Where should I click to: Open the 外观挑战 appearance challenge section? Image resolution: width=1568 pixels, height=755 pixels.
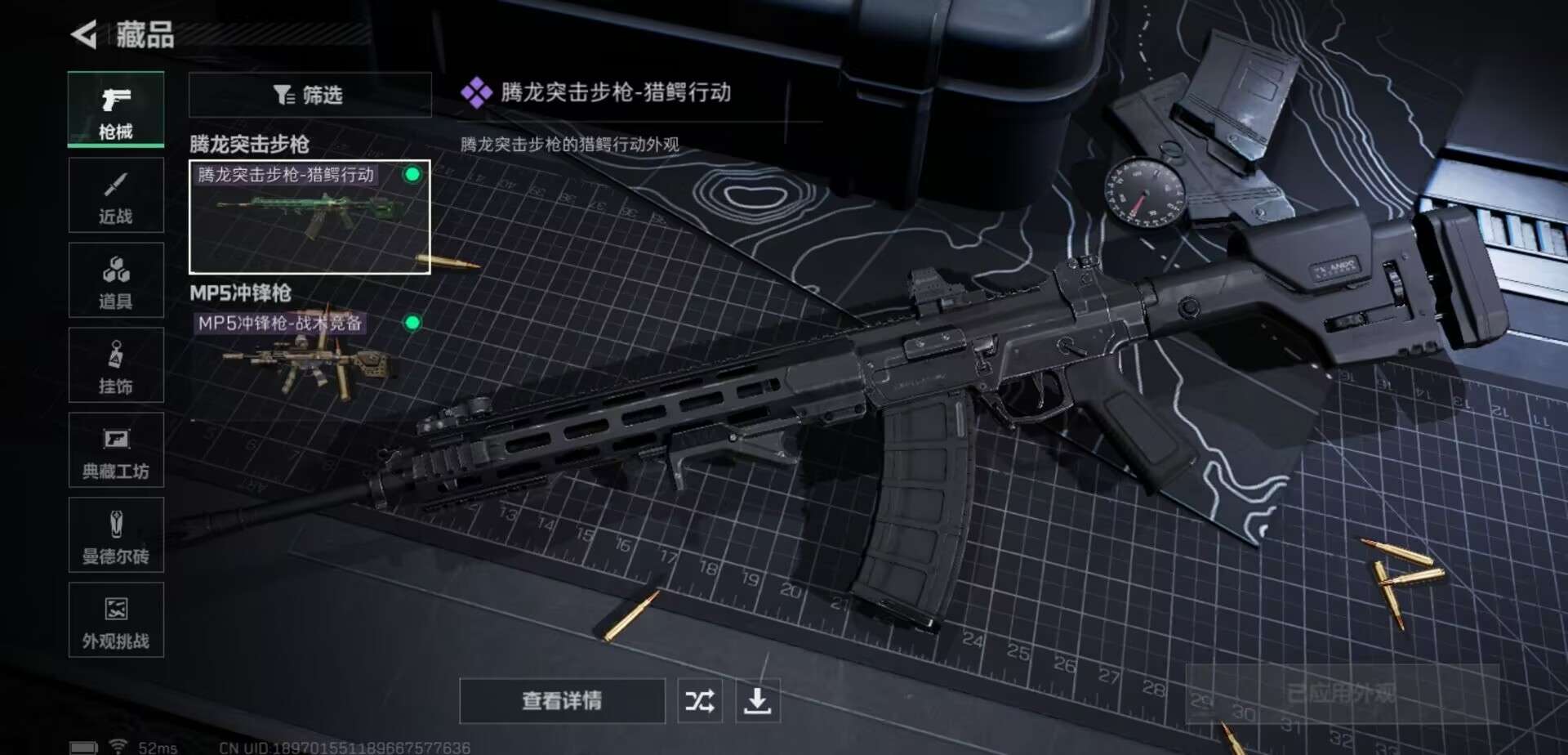pos(116,620)
